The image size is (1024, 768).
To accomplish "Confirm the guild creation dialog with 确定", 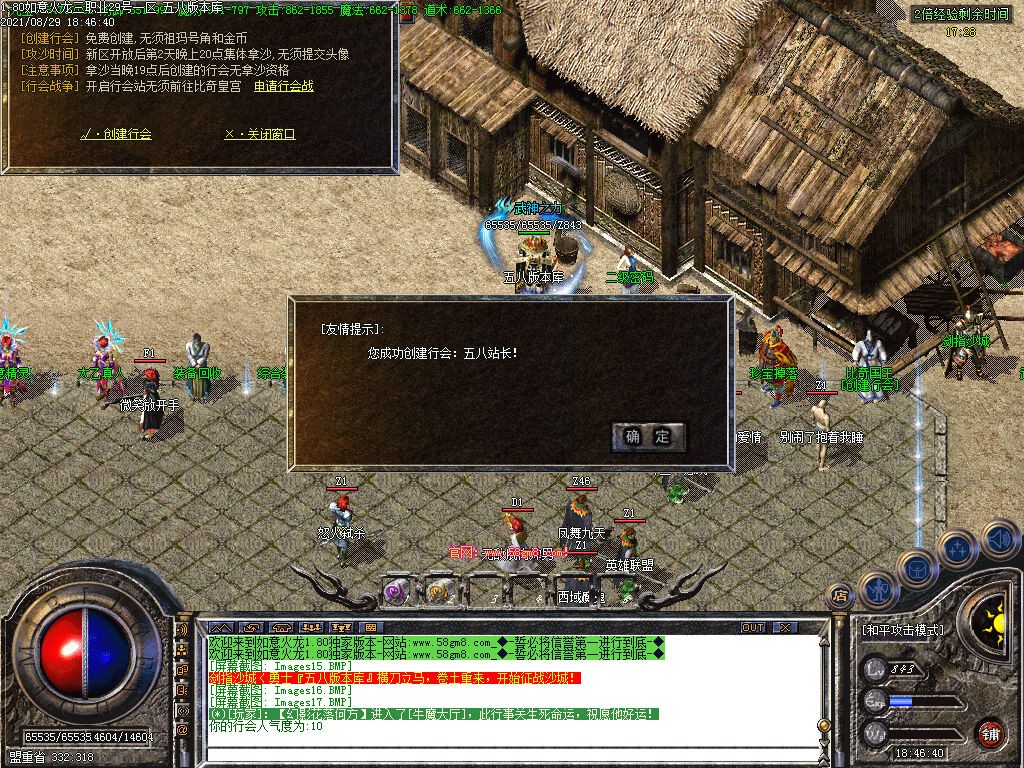I will click(x=649, y=437).
